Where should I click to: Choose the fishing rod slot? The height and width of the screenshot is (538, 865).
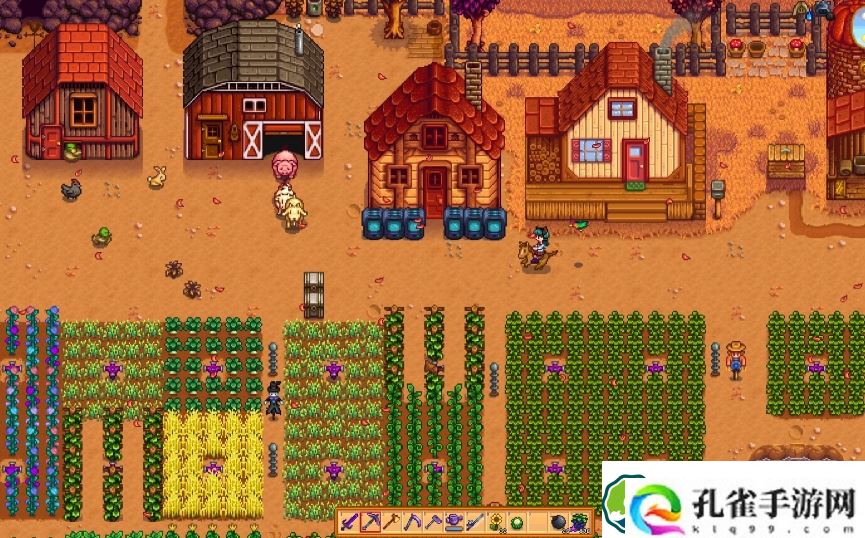click(475, 522)
